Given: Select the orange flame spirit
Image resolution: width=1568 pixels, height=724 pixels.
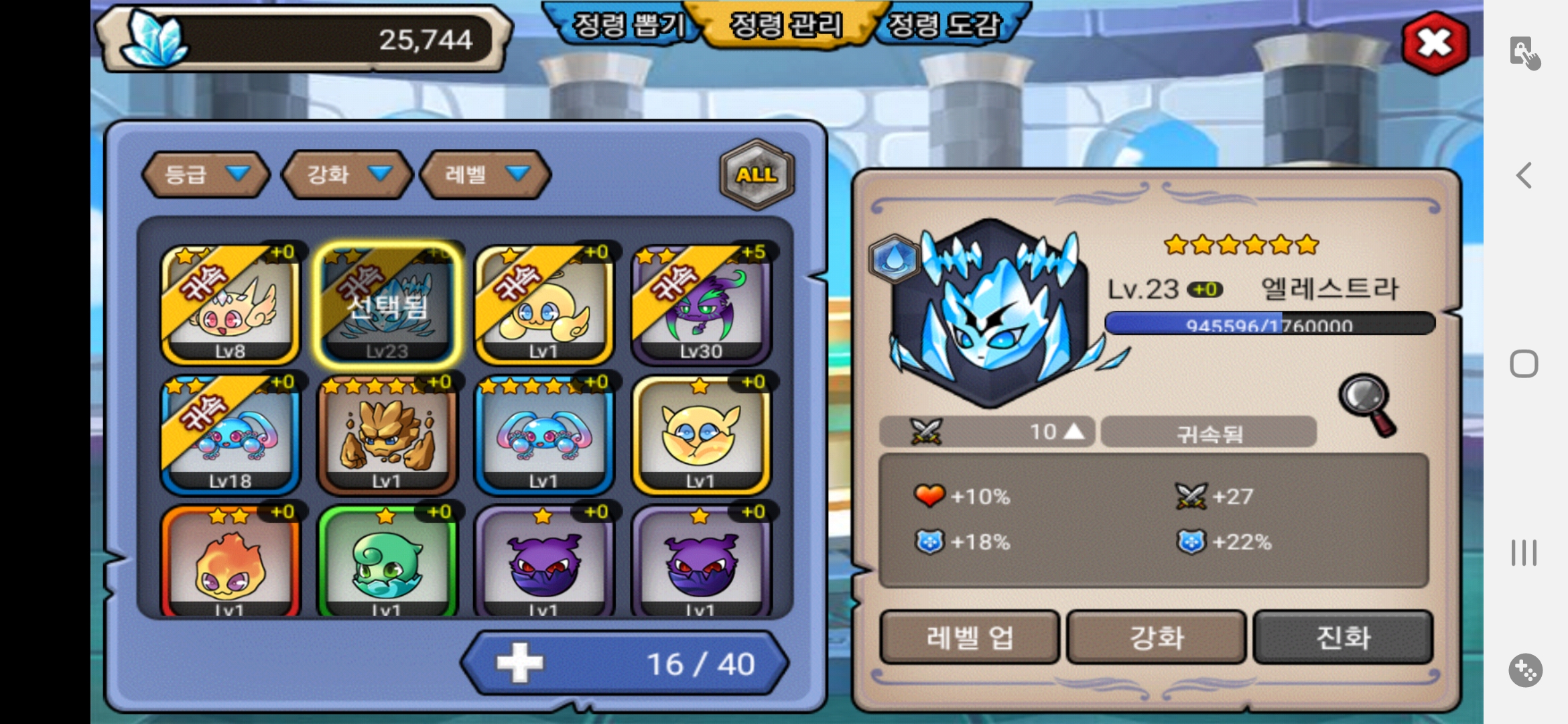Looking at the screenshot, I should tap(230, 563).
